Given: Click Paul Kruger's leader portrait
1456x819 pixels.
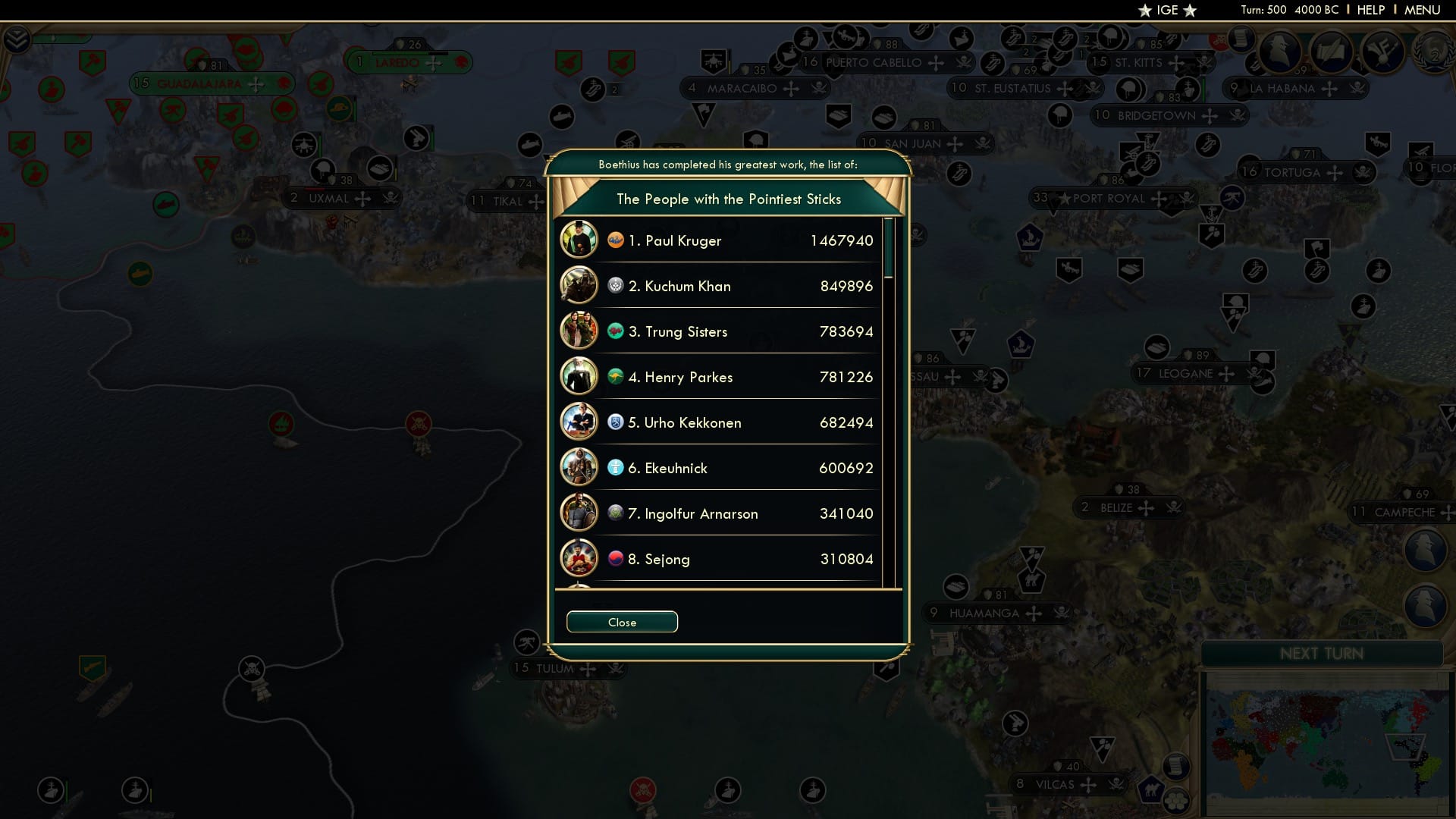Looking at the screenshot, I should [x=579, y=240].
